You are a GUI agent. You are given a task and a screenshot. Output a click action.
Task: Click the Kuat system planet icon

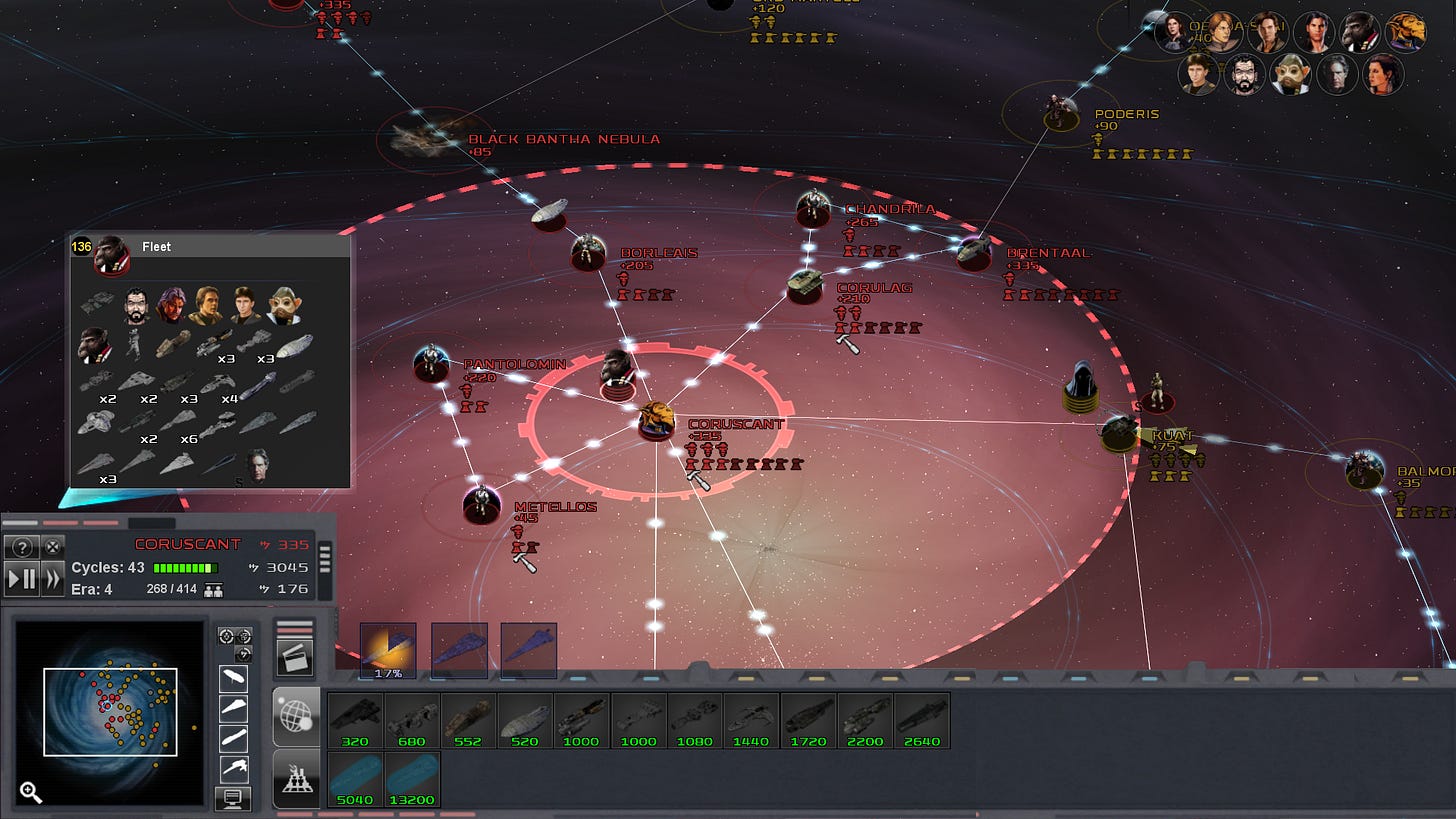[x=1121, y=431]
